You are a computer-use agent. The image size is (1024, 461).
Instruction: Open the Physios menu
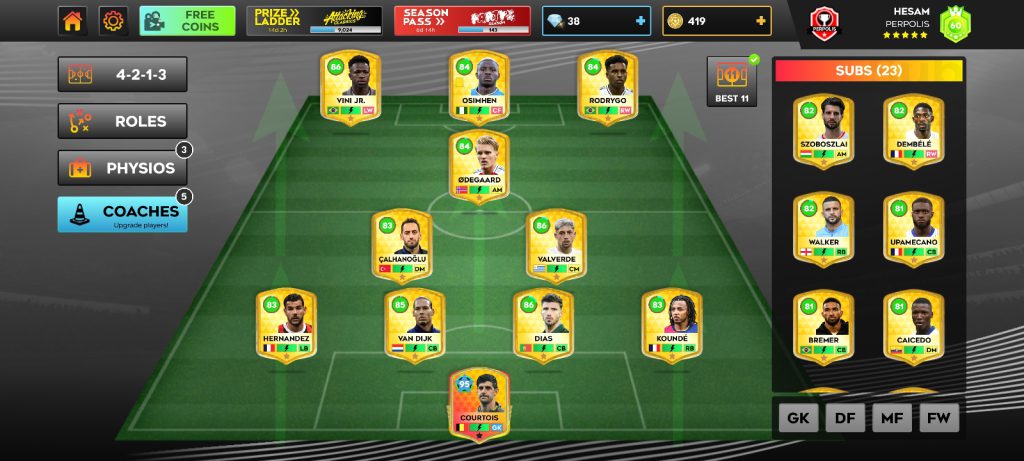[122, 168]
